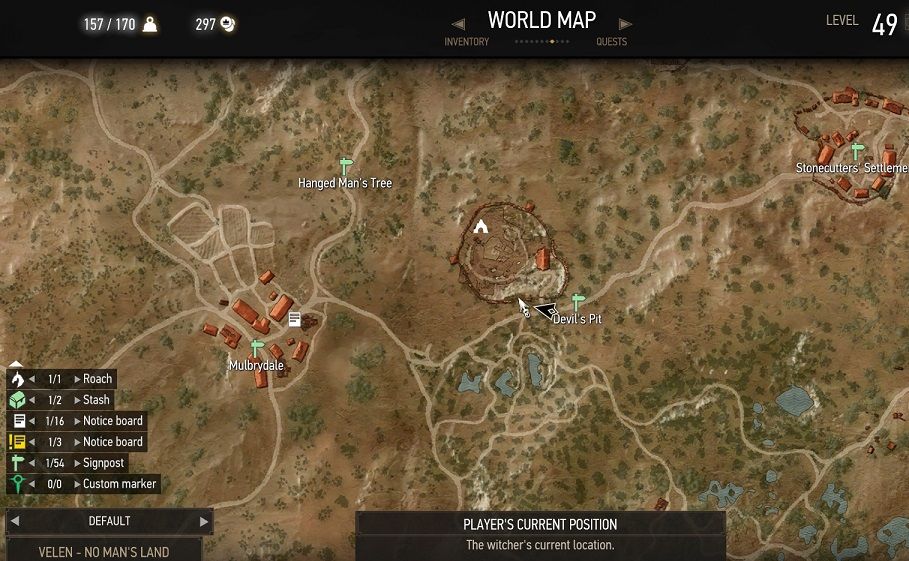Select the Custom marker legend entry

[x=119, y=484]
